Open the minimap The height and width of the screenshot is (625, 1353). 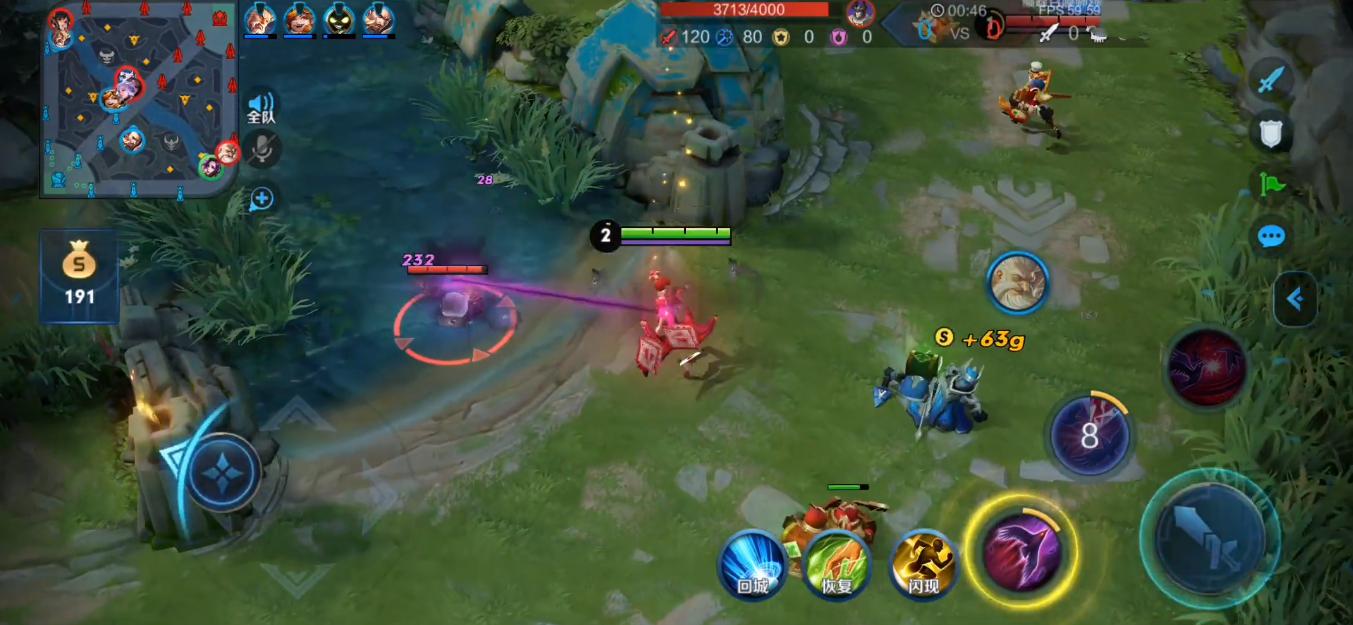(x=140, y=100)
